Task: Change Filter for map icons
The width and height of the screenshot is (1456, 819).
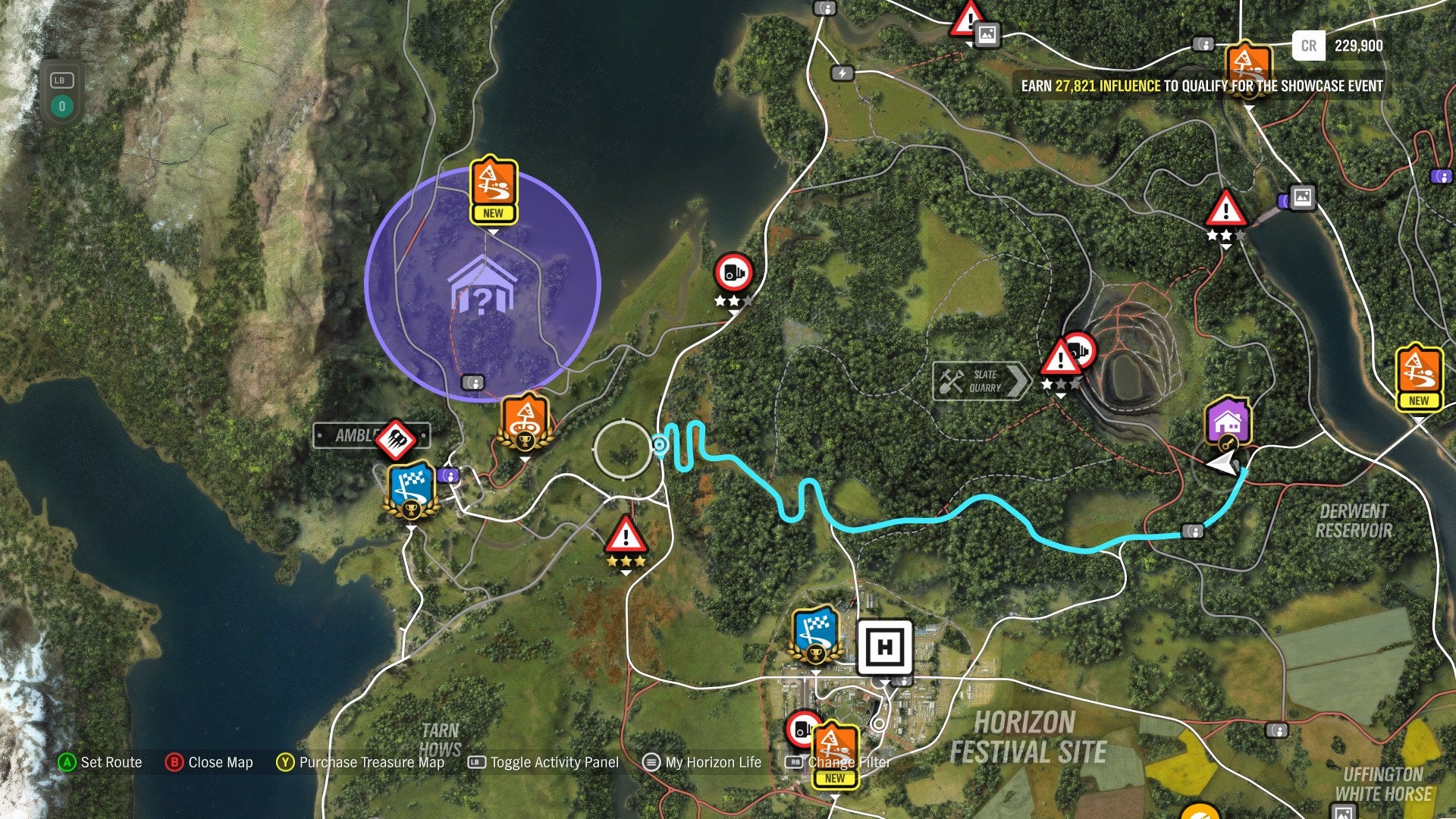Action: coord(849,762)
